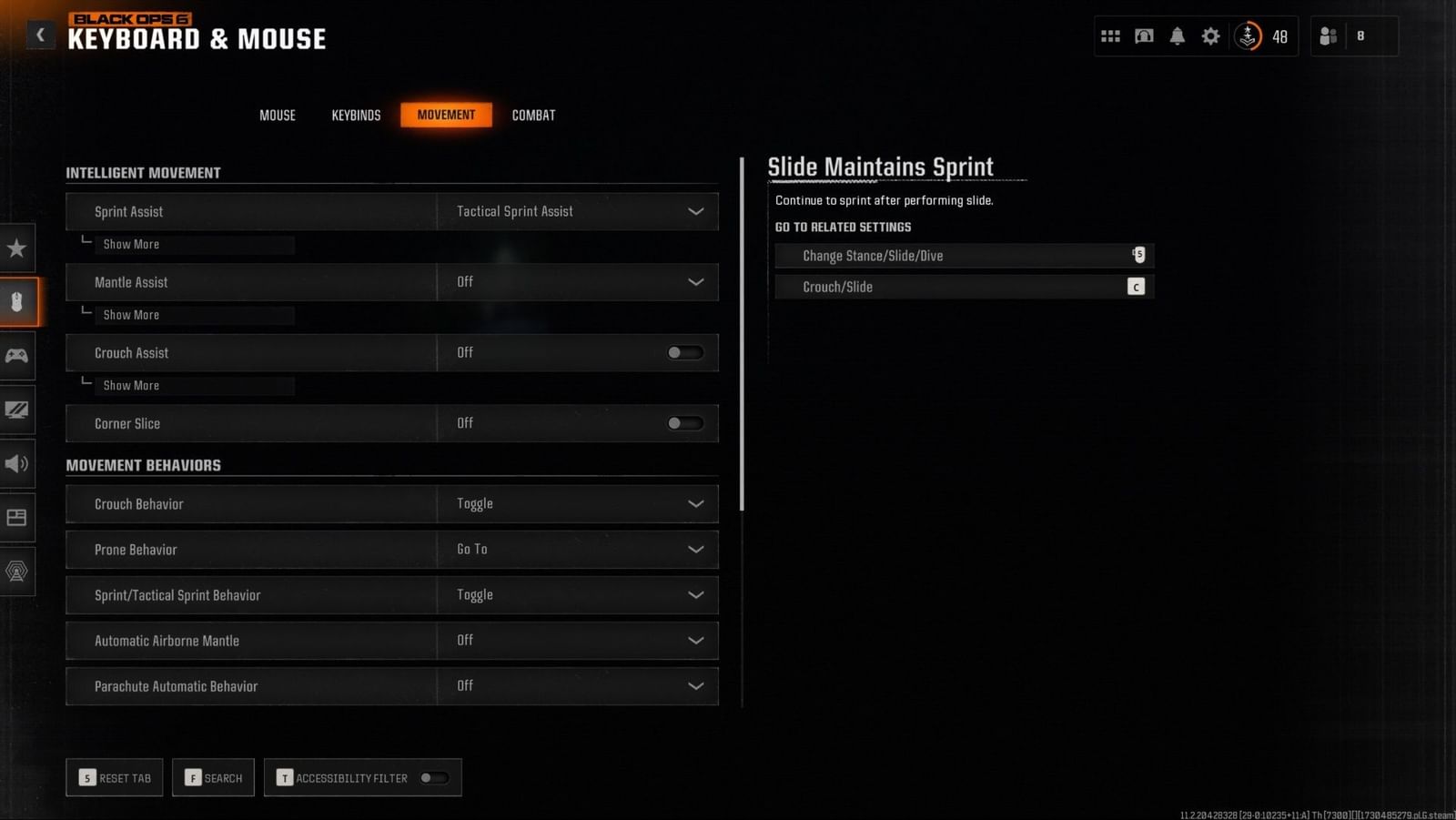Open the favorites settings star icon
1456x820 pixels.
[x=16, y=247]
